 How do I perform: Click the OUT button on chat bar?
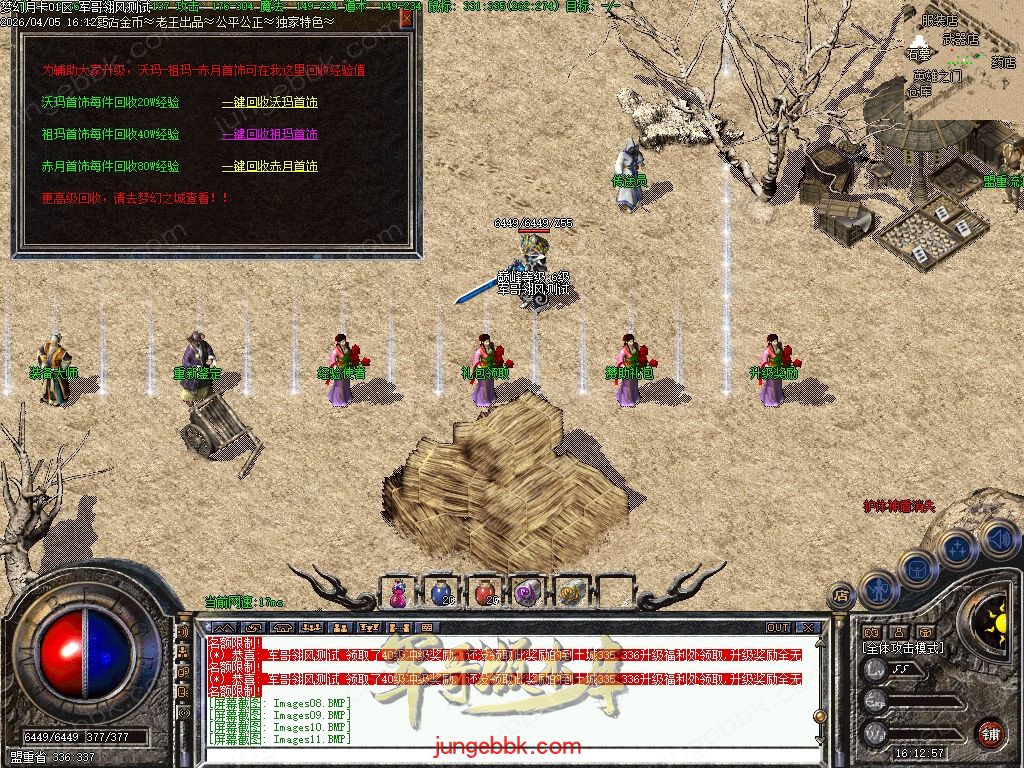(778, 627)
